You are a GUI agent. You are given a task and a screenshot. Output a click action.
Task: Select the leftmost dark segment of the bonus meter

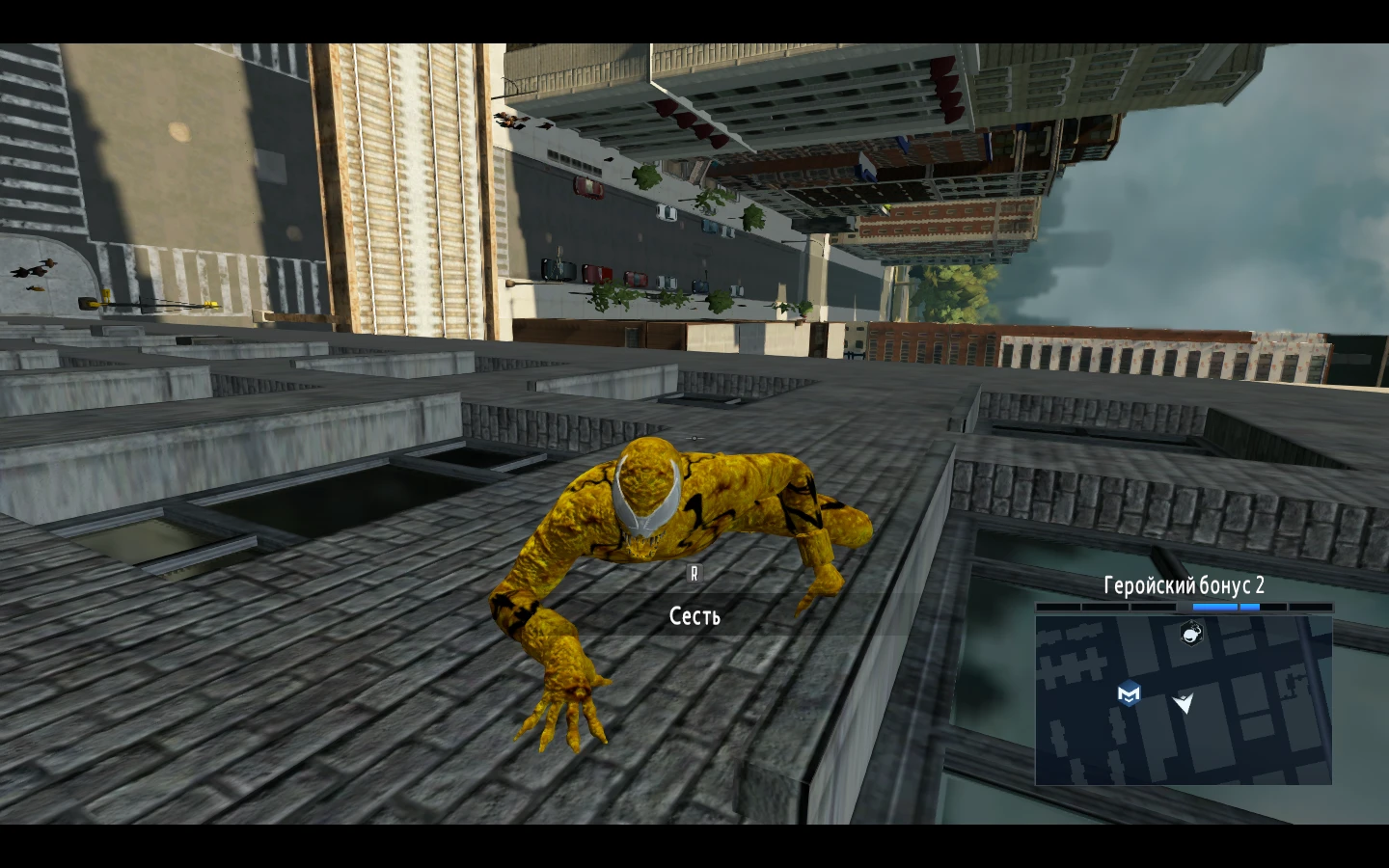pos(1056,607)
